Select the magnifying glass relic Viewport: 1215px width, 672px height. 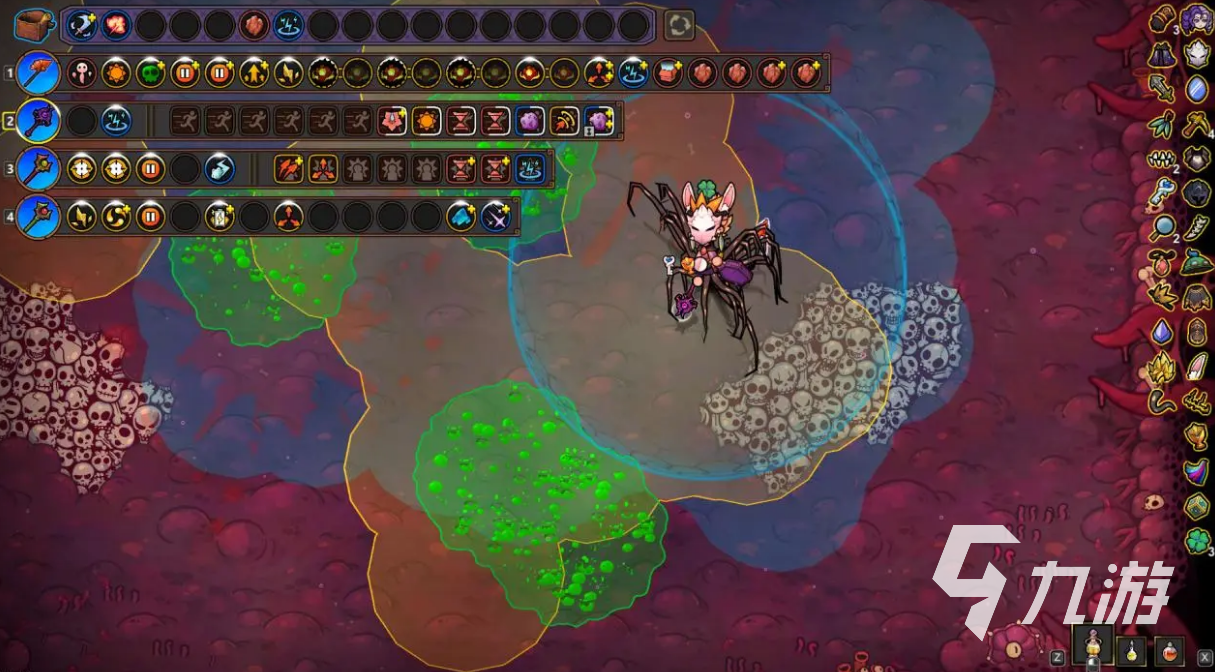[1161, 228]
